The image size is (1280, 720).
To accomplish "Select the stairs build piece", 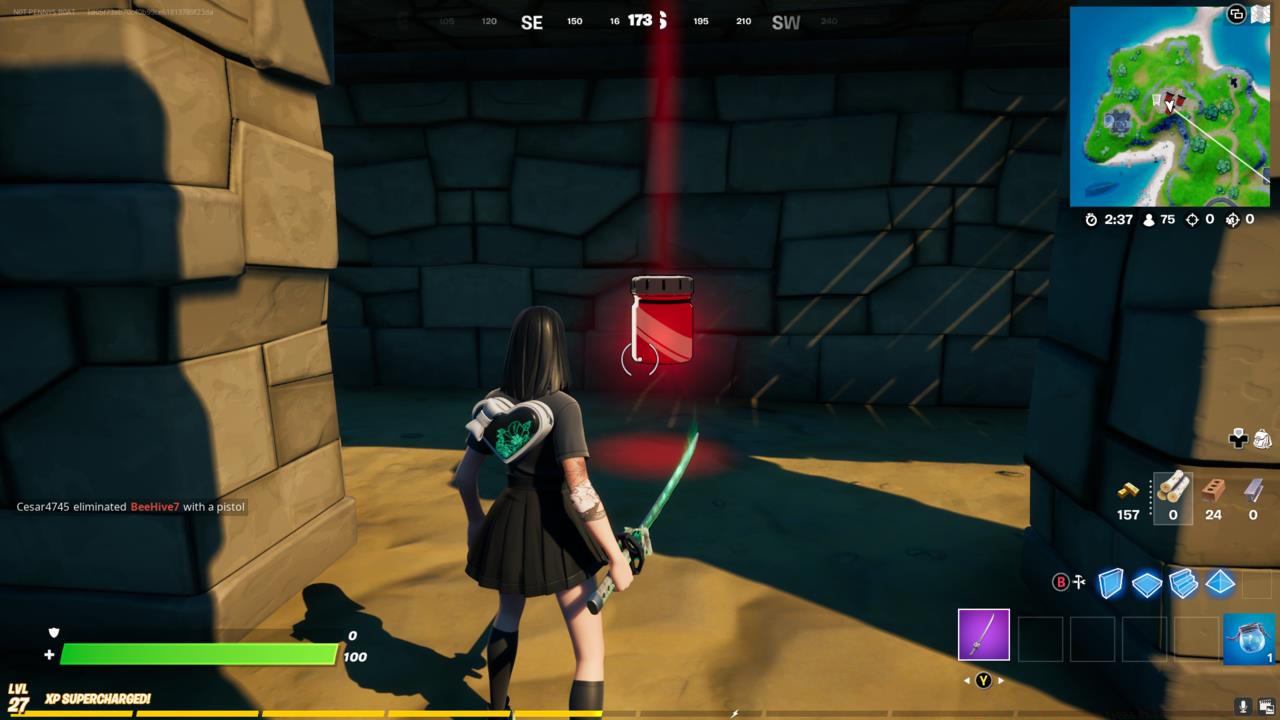I will click(x=1183, y=583).
